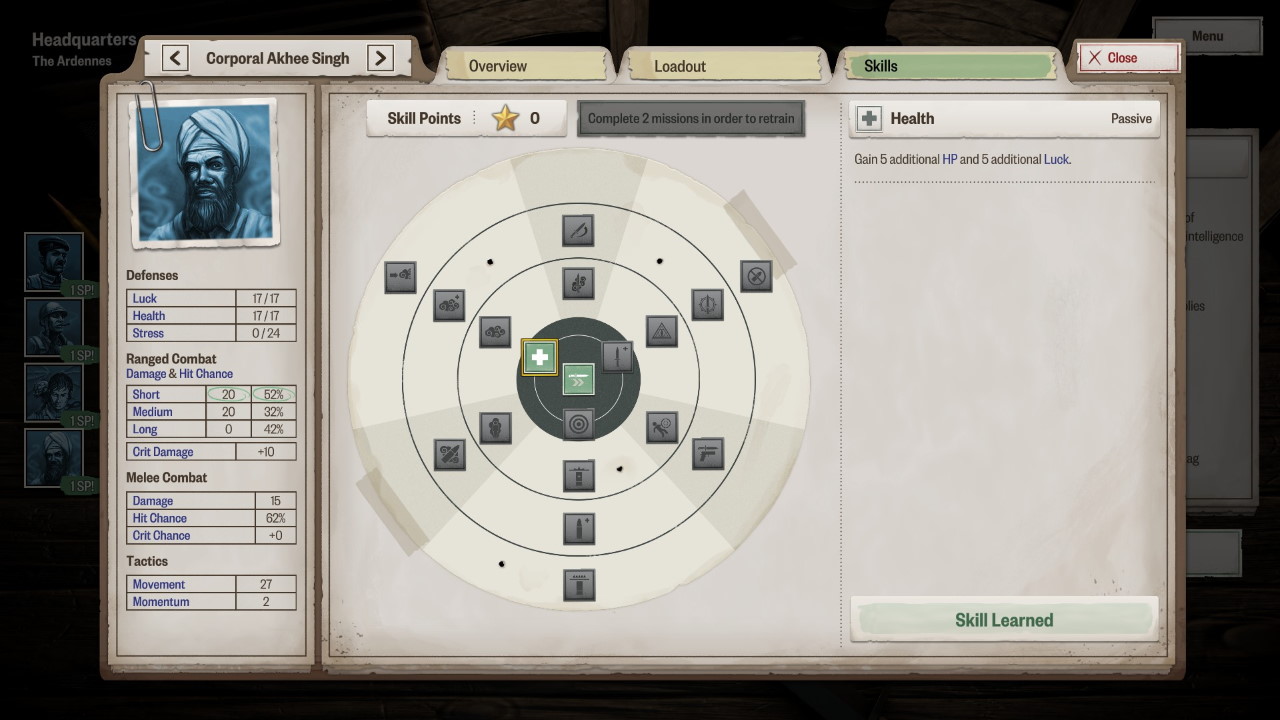Image resolution: width=1280 pixels, height=720 pixels.
Task: Choose the green knife dash skill at center
Action: (578, 380)
